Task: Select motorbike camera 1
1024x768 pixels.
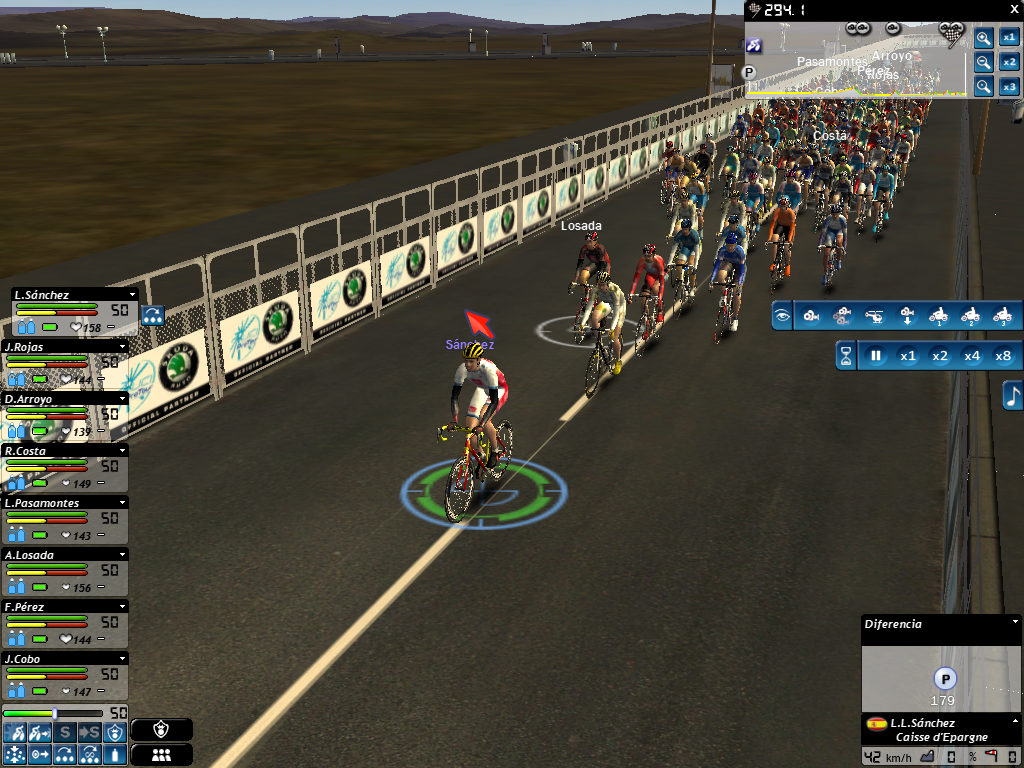Action: pos(937,317)
